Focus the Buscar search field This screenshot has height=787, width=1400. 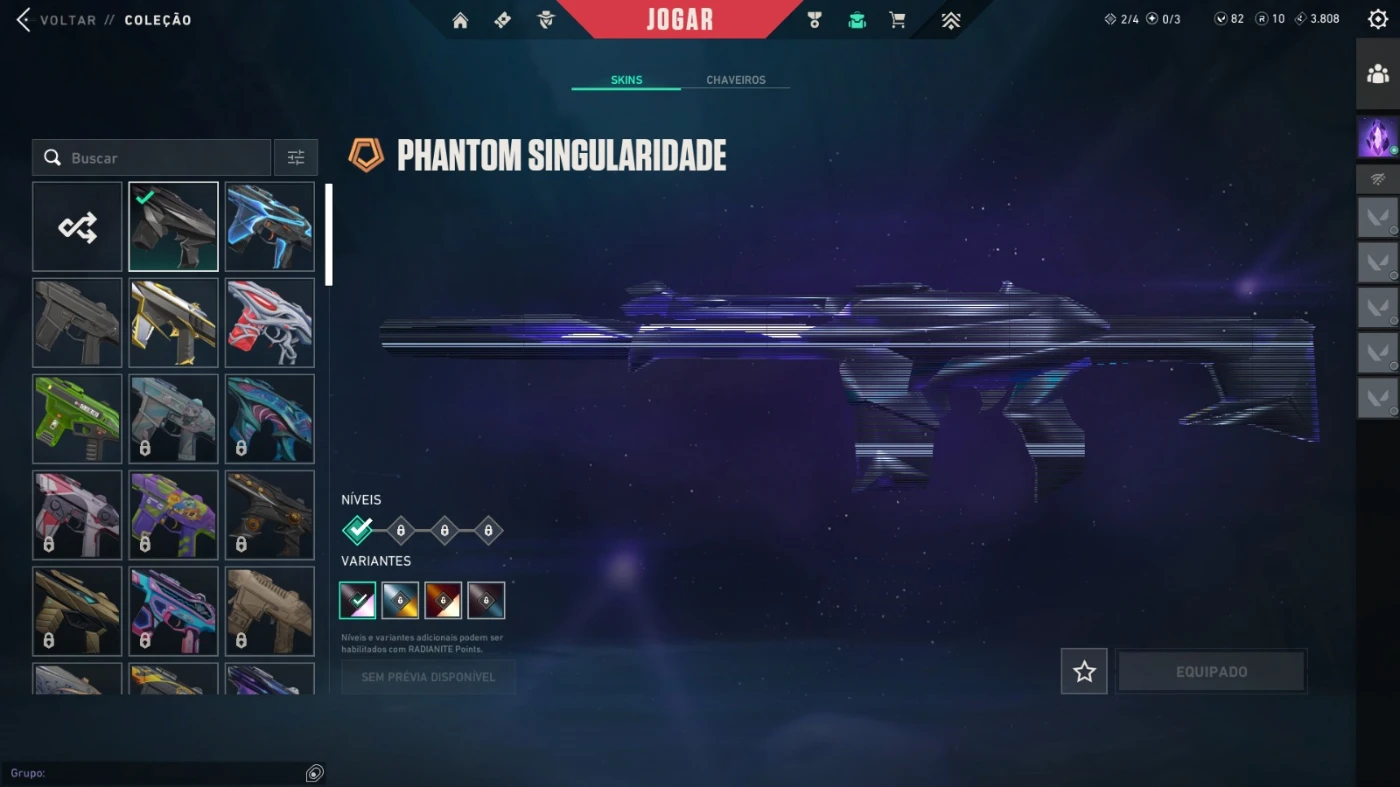[x=160, y=158]
